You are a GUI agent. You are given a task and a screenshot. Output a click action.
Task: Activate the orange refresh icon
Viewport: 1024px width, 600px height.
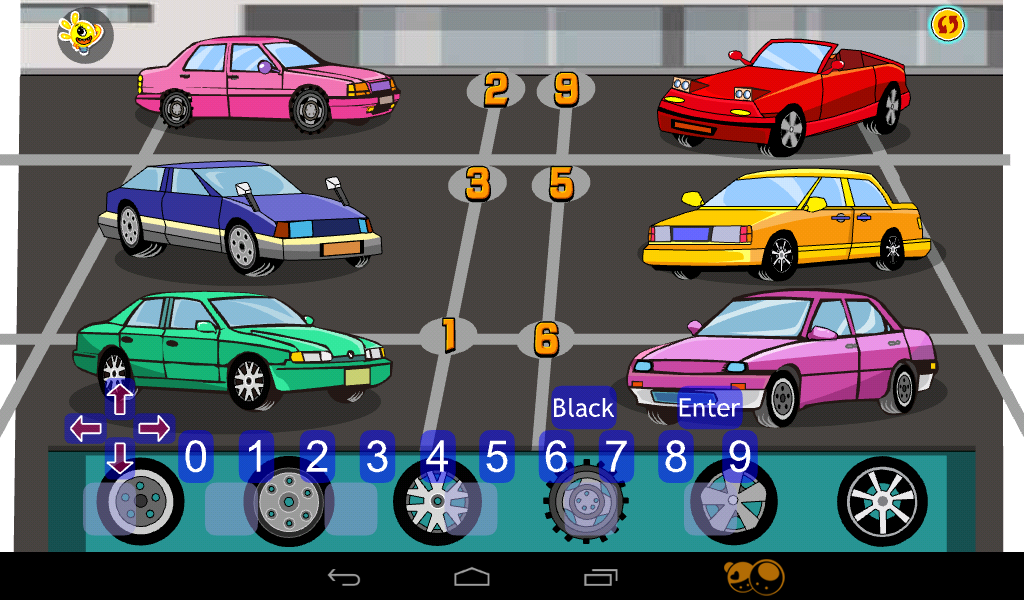coord(946,25)
